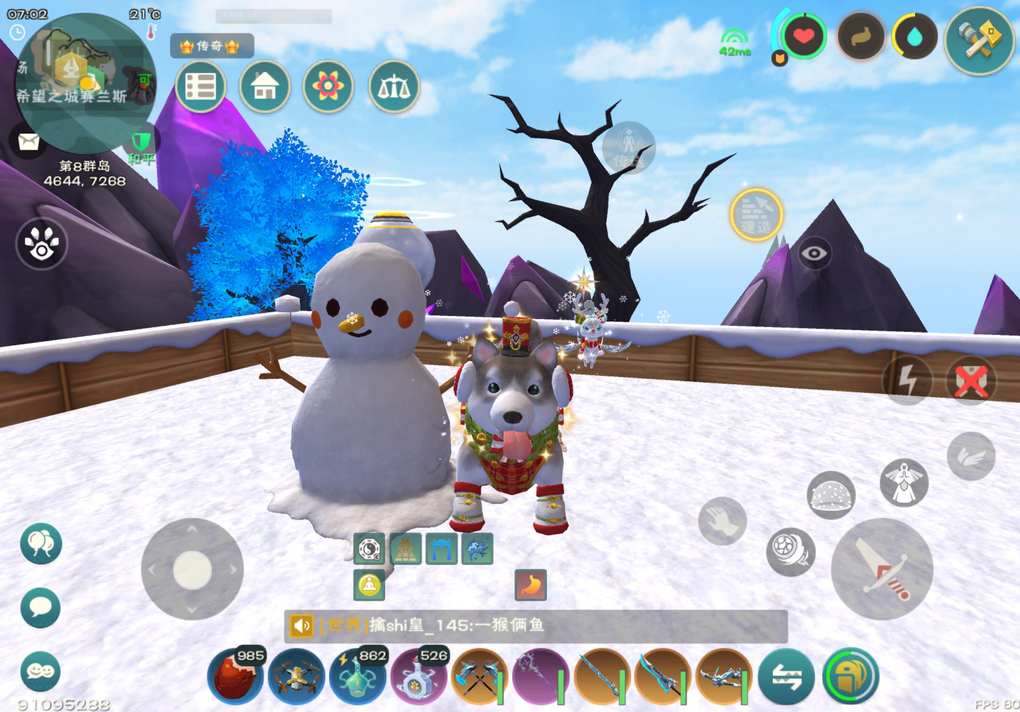Open the list menu button
The image size is (1020, 712).
200,87
